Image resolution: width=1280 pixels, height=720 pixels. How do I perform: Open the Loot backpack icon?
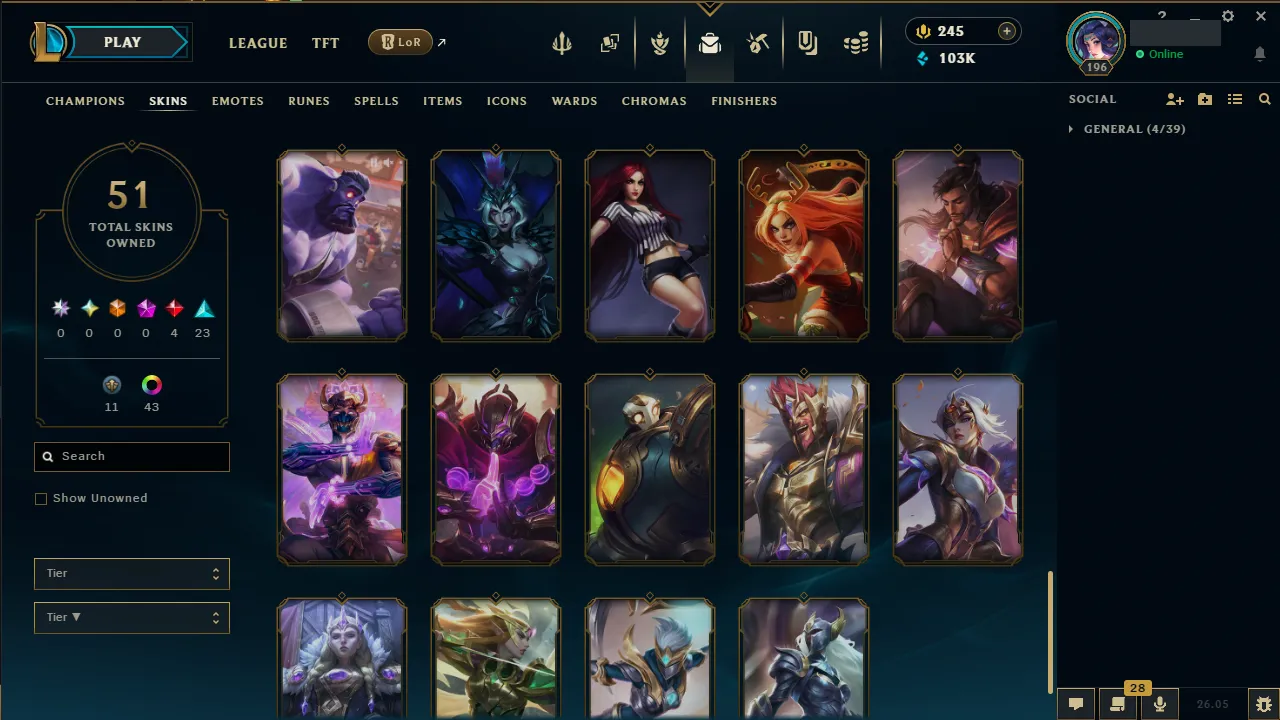pyautogui.click(x=710, y=42)
